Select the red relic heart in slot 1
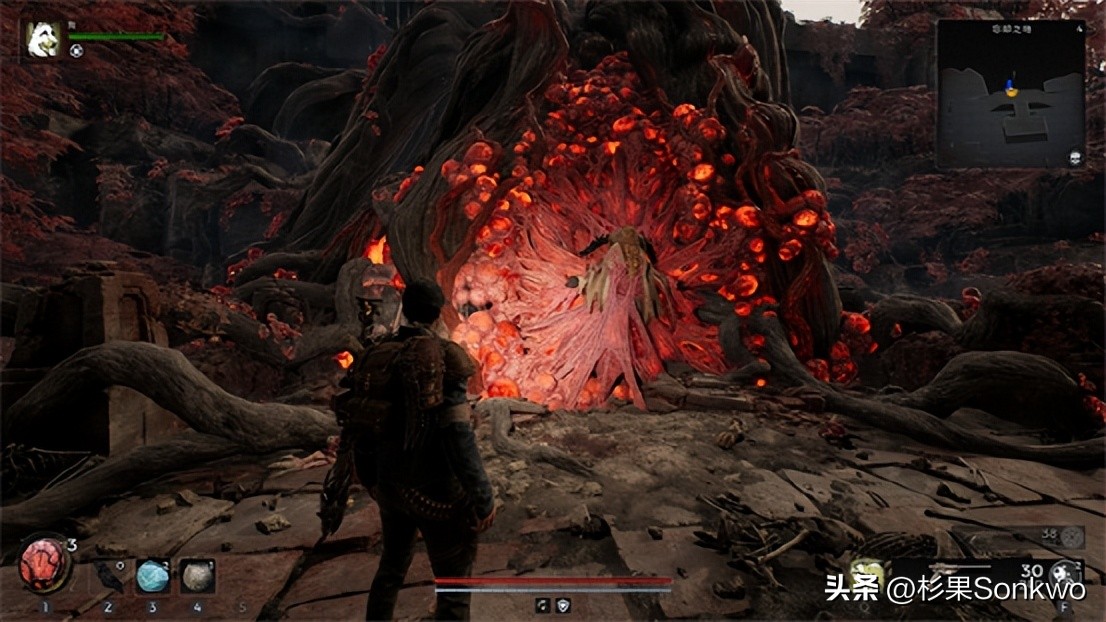The height and width of the screenshot is (622, 1106). pyautogui.click(x=45, y=565)
